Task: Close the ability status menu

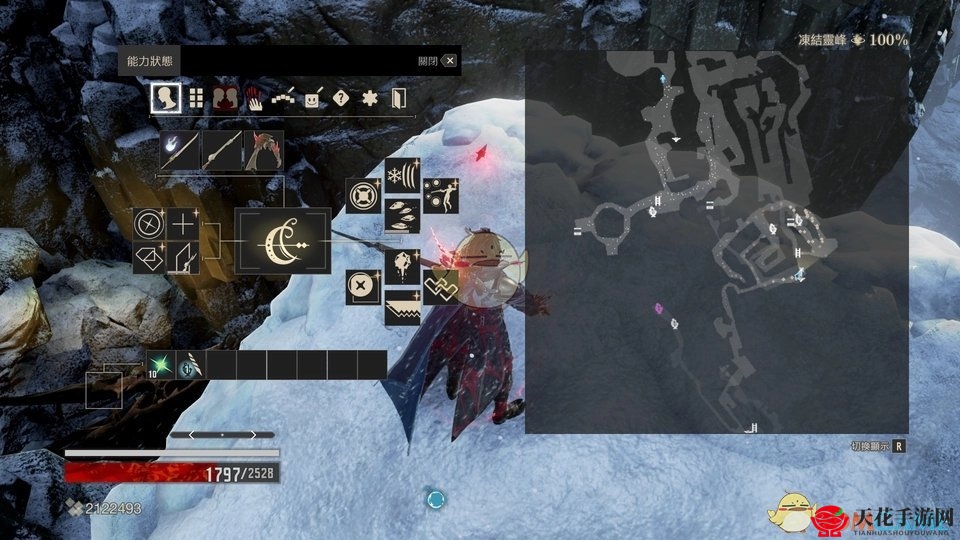Action: click(449, 61)
